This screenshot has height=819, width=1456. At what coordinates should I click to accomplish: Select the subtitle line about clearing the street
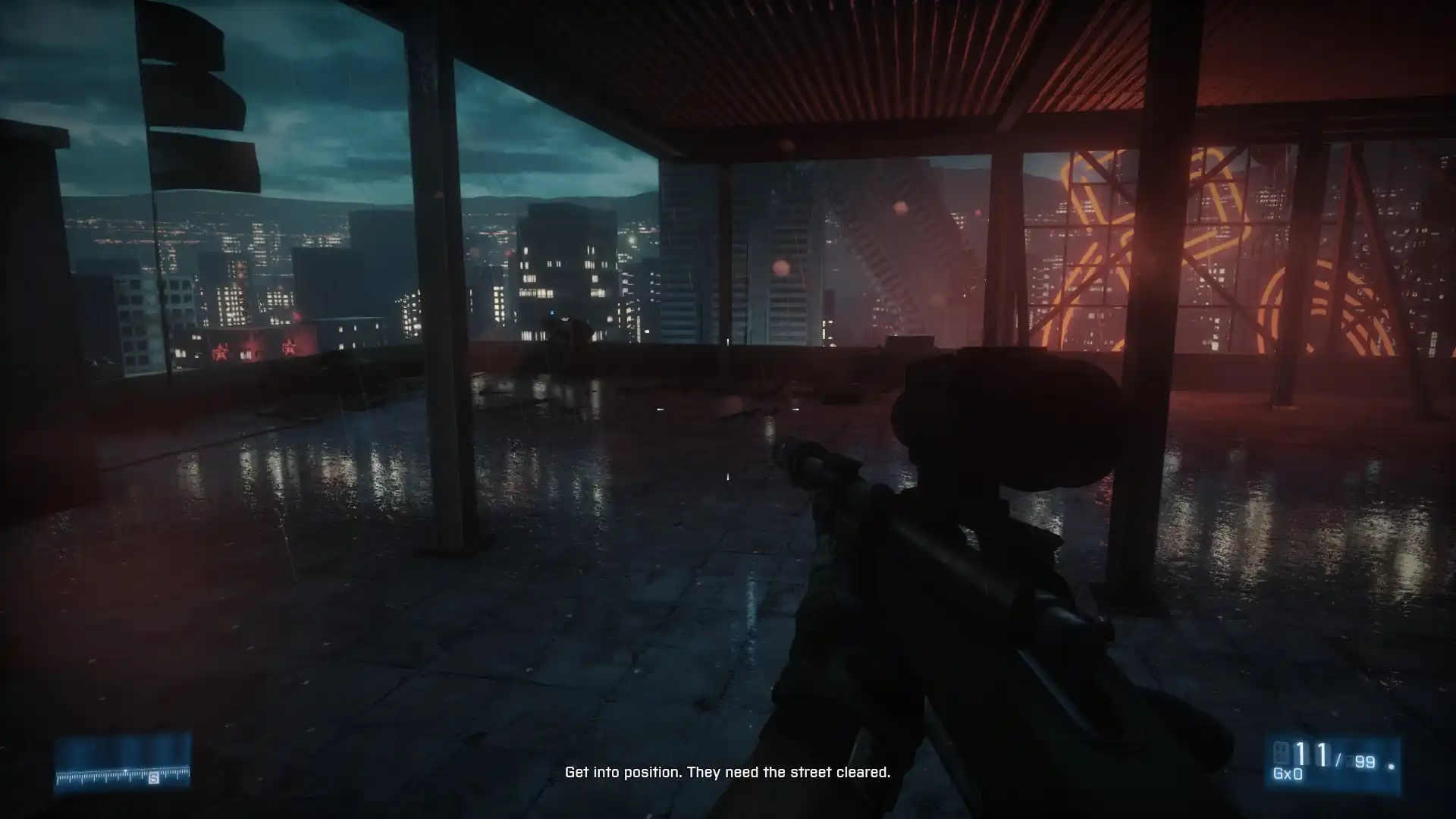[727, 774]
